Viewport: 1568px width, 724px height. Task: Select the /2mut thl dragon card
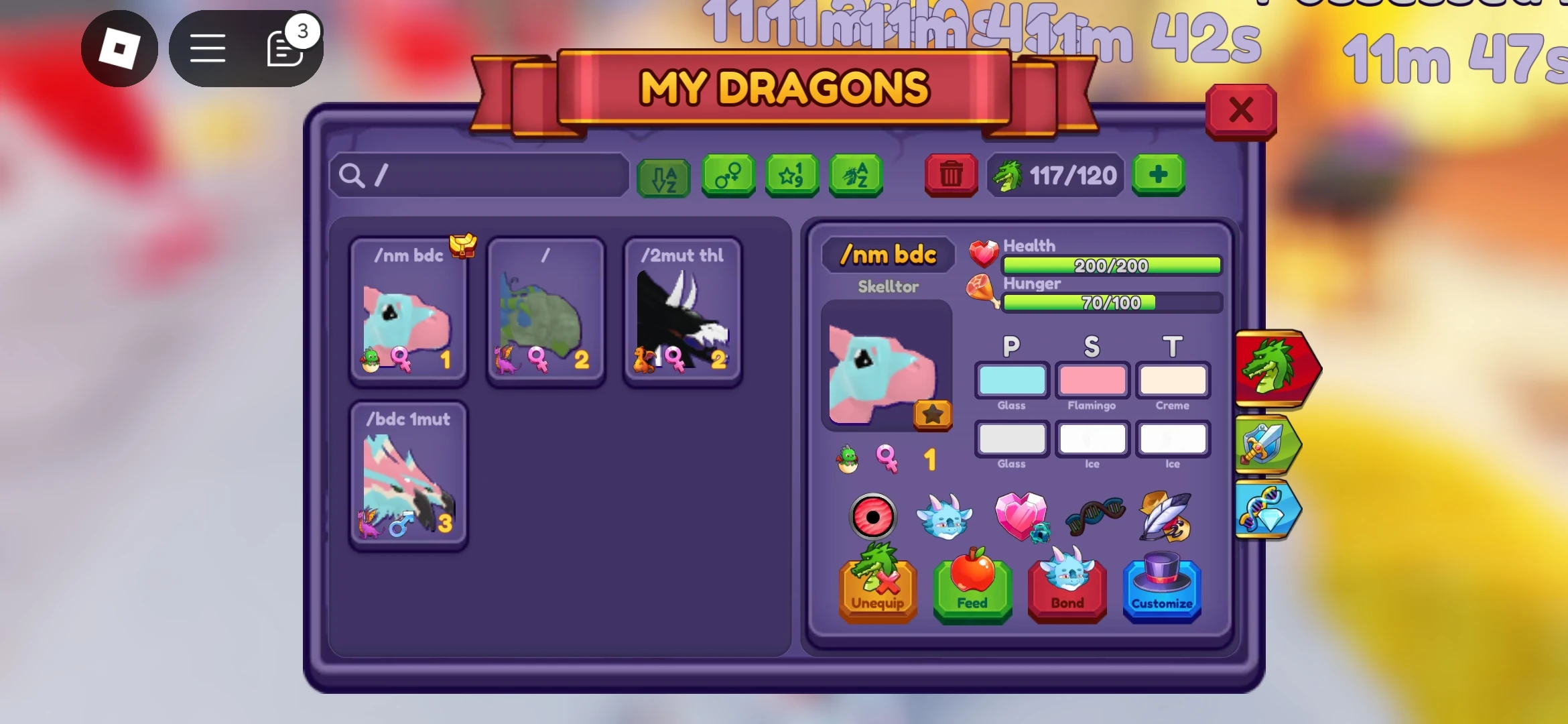click(683, 312)
